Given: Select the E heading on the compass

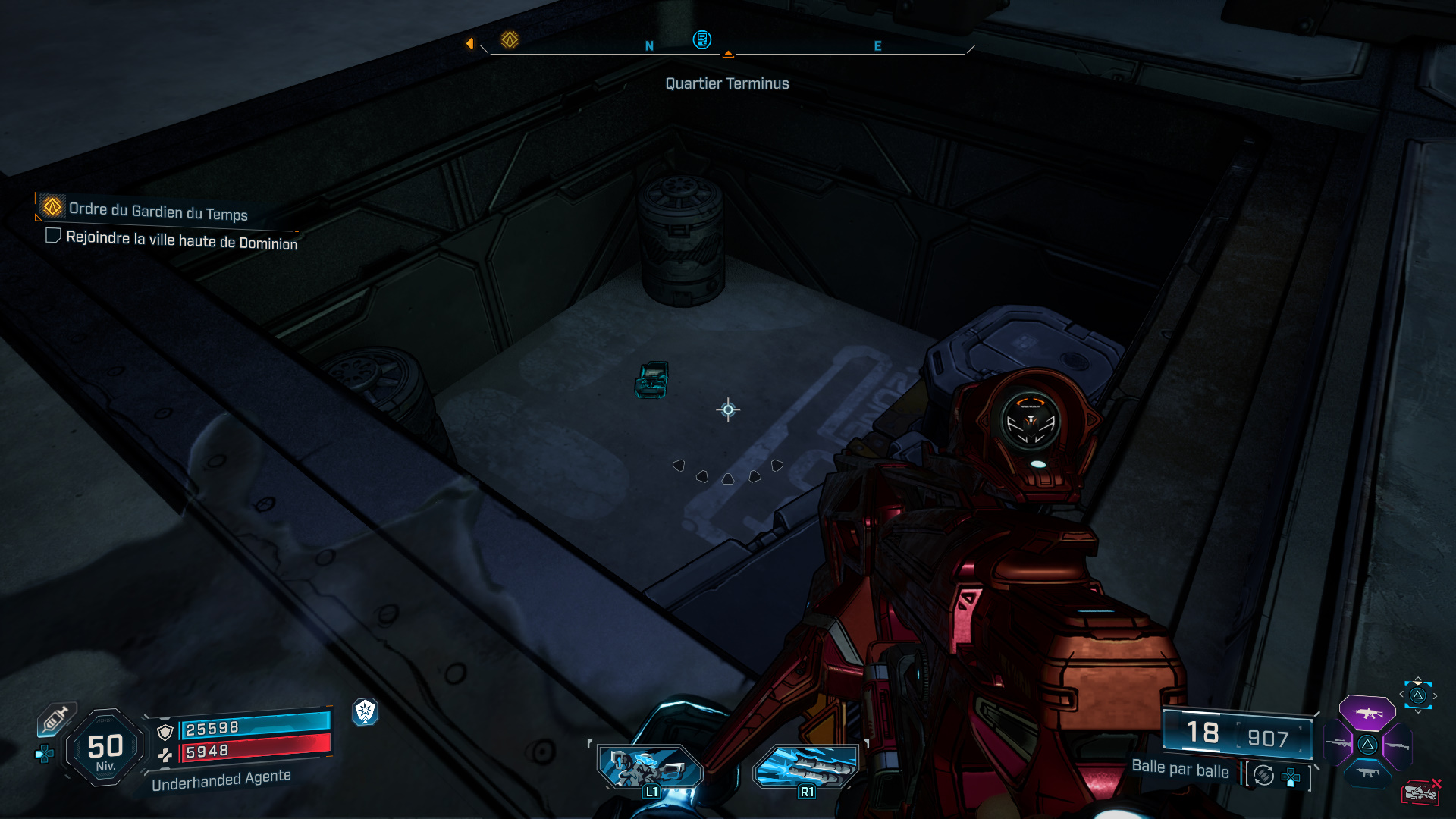Looking at the screenshot, I should pos(877,45).
